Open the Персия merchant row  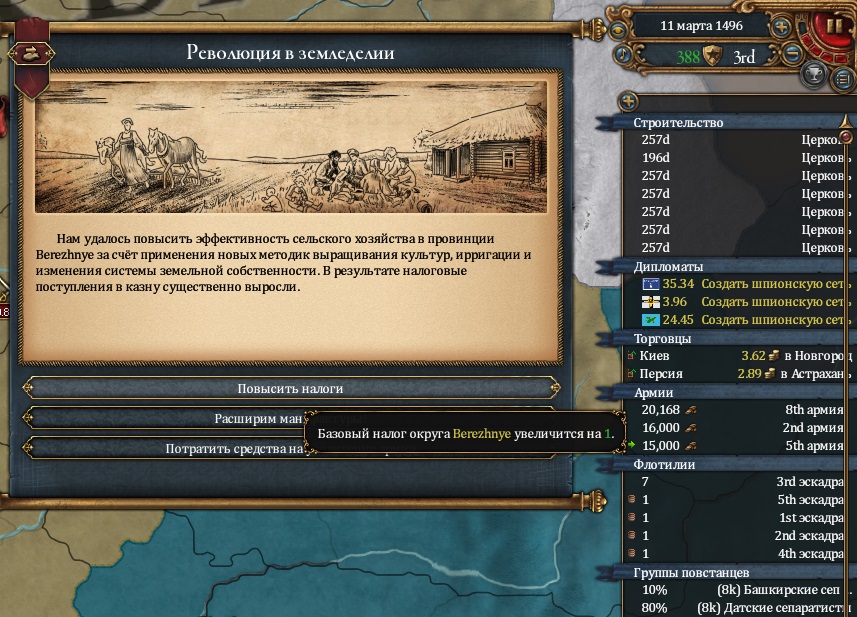740,373
